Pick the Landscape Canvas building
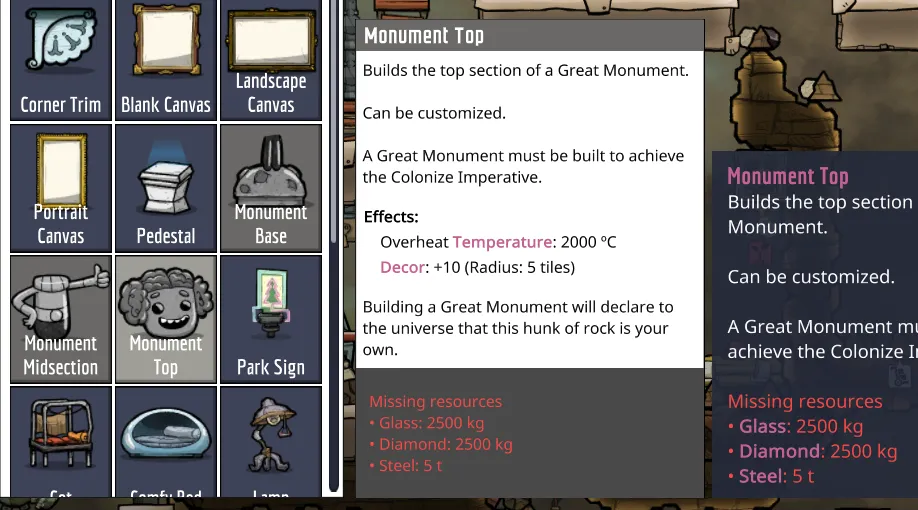918x510 pixels. pos(271,58)
